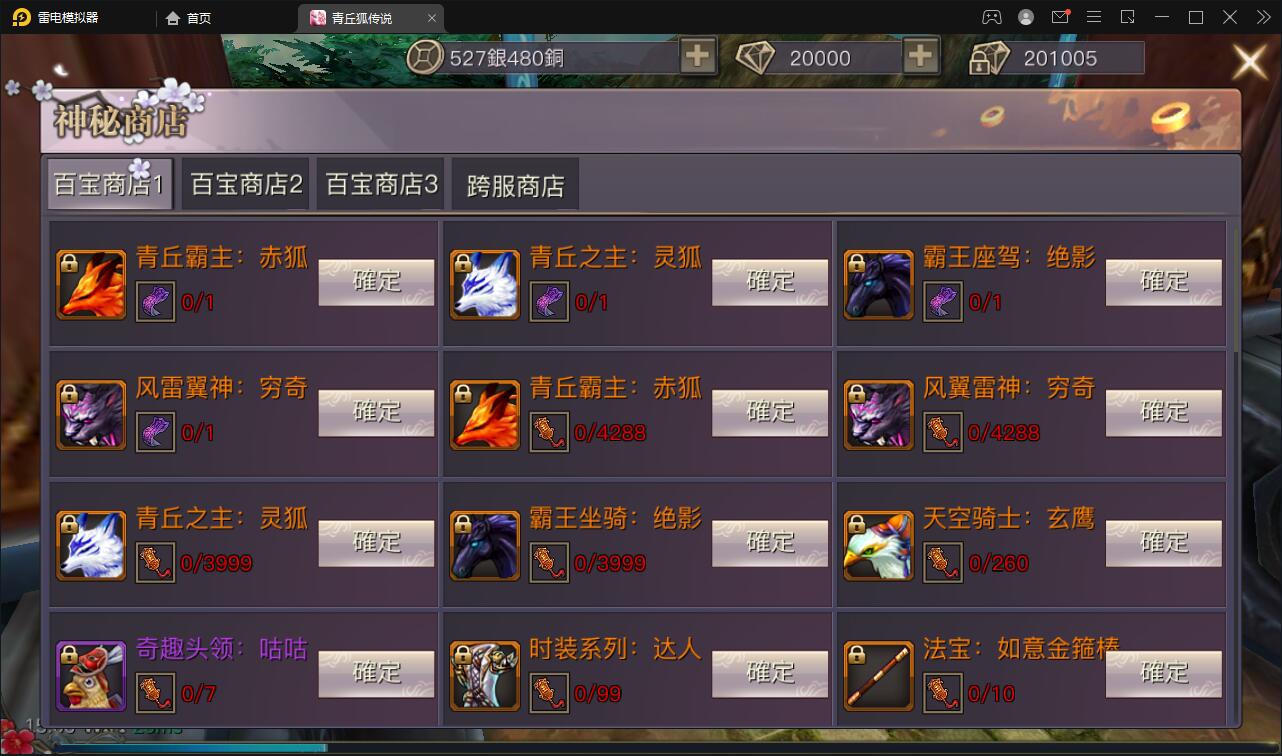Confirm purchase of 青丘霸主：赤狐 with 确定
Viewport: 1282px width, 756px height.
(x=375, y=283)
